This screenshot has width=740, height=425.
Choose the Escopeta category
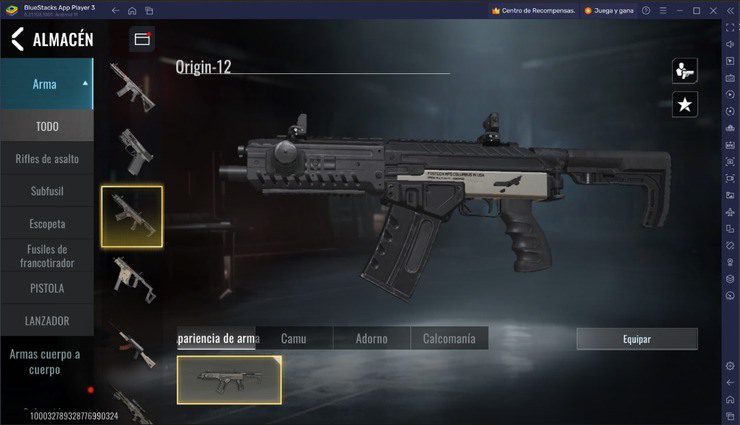tap(47, 224)
